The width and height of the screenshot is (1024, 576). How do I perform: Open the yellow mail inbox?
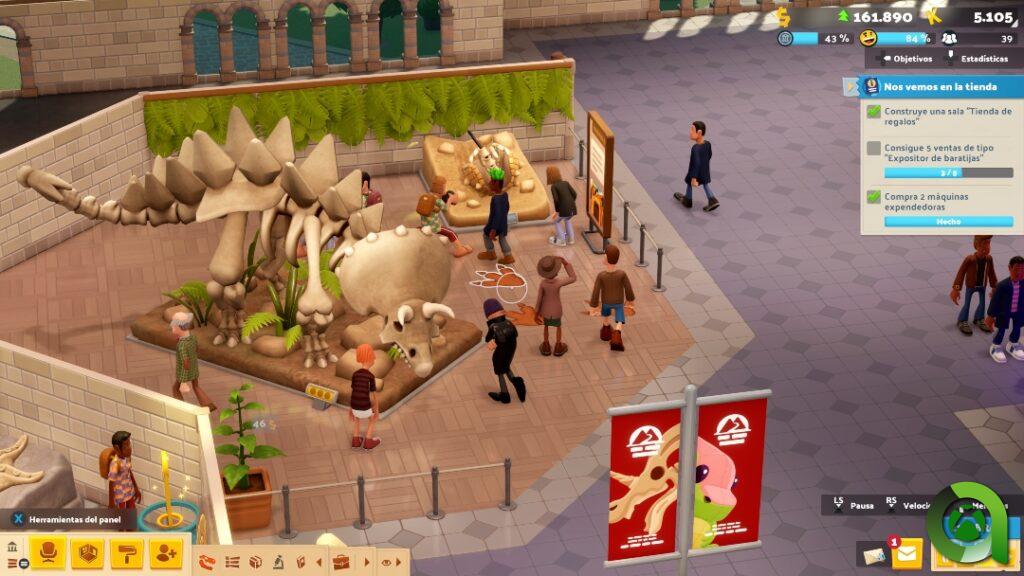[x=907, y=553]
